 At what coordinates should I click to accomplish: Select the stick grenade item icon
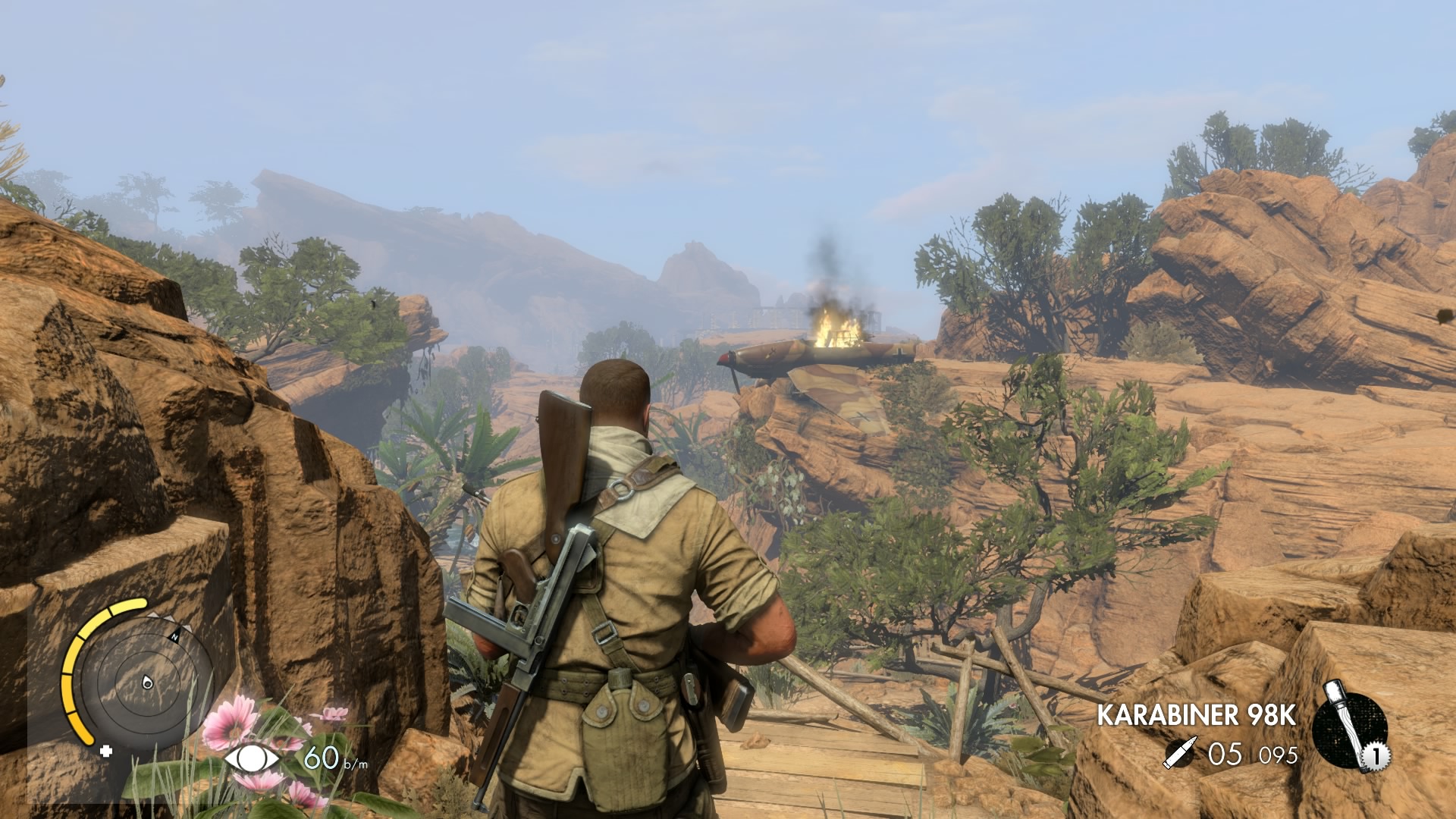tap(1349, 729)
